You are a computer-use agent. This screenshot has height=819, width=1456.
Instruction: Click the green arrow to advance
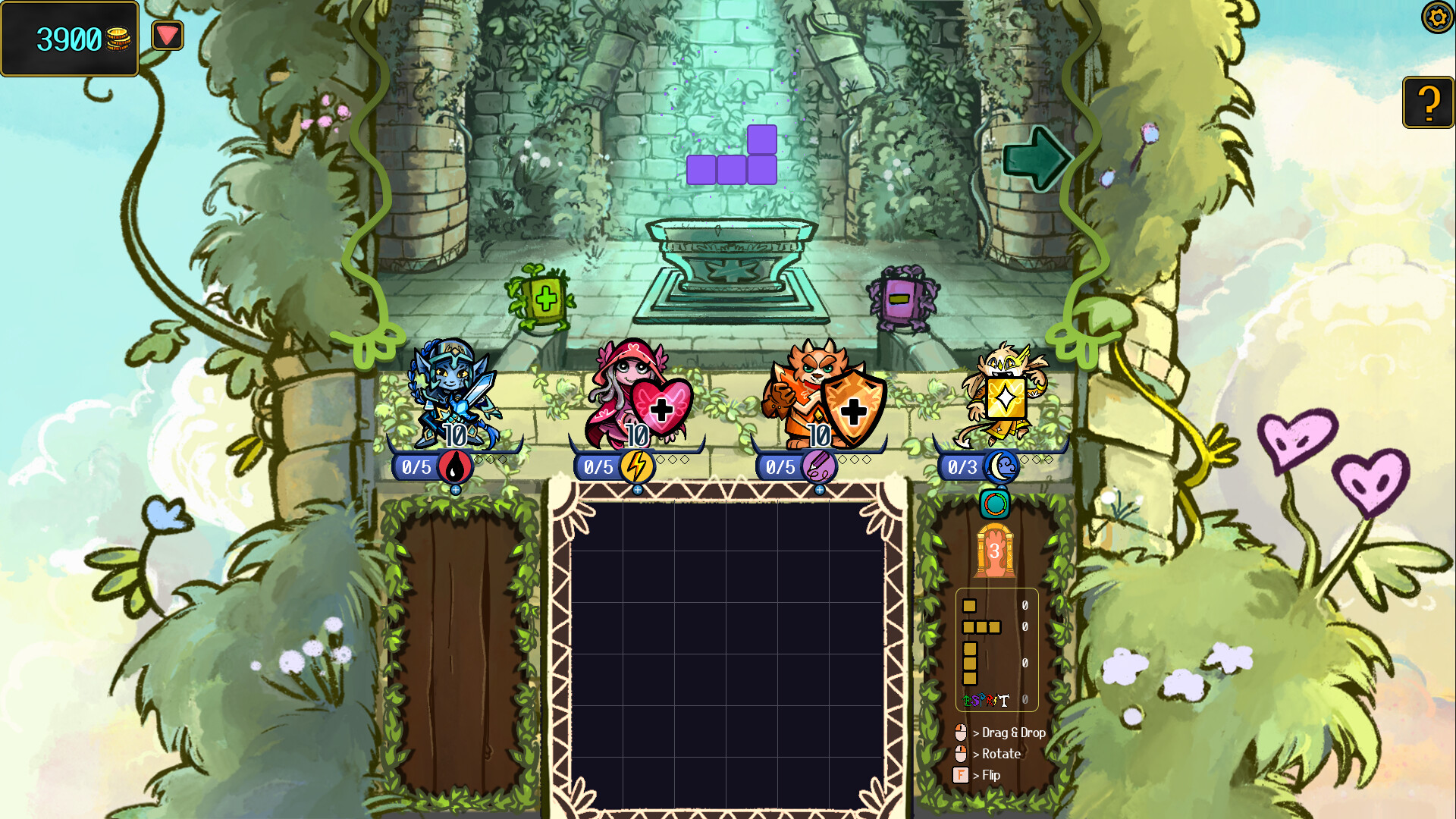click(1037, 158)
